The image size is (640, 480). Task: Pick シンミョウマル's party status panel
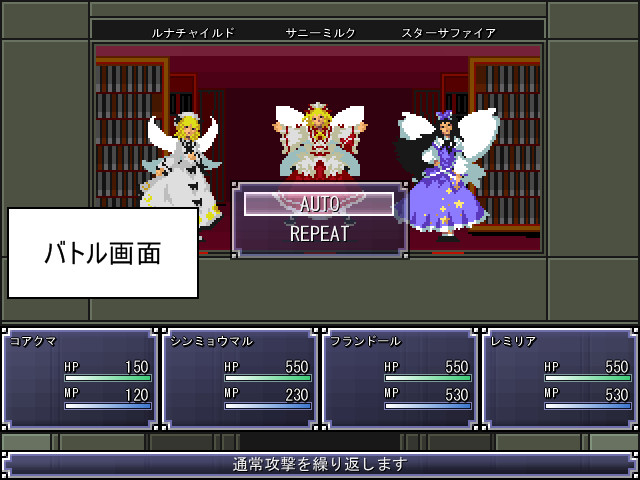240,377
